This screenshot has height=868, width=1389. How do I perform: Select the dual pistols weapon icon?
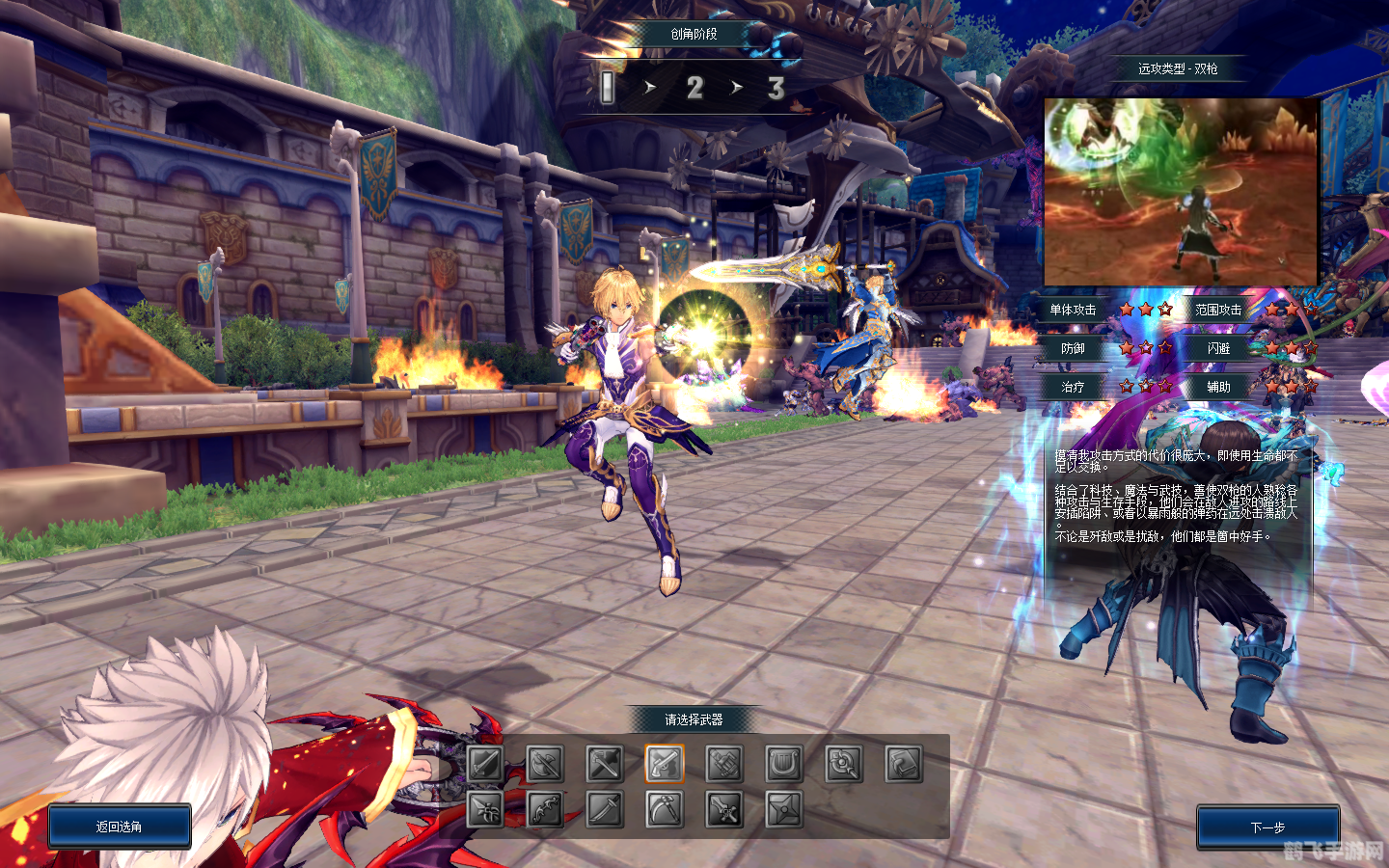tap(665, 764)
